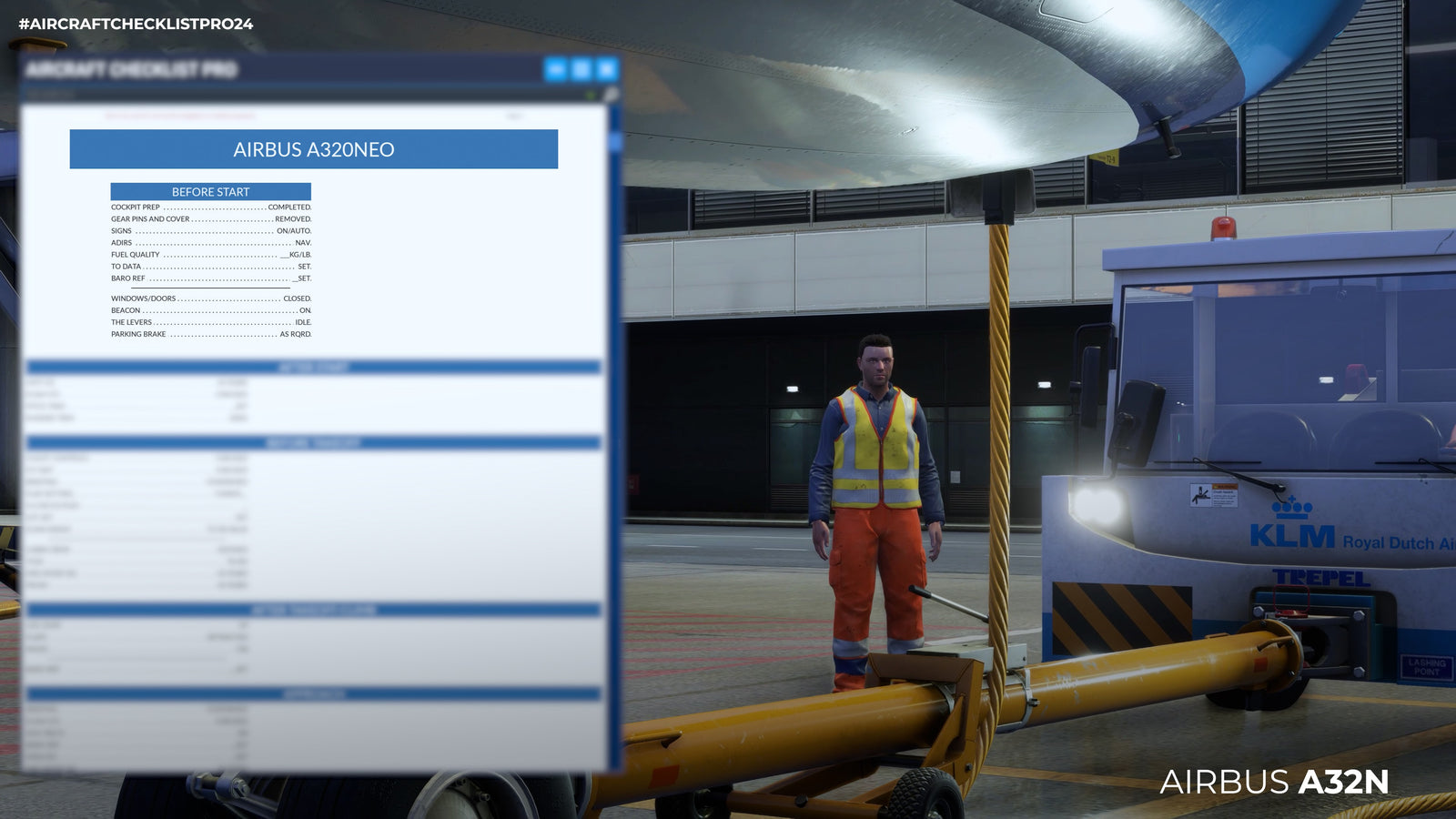Screen dimensions: 1456x819
Task: Tick the BARO REF line
Action: [x=211, y=277]
